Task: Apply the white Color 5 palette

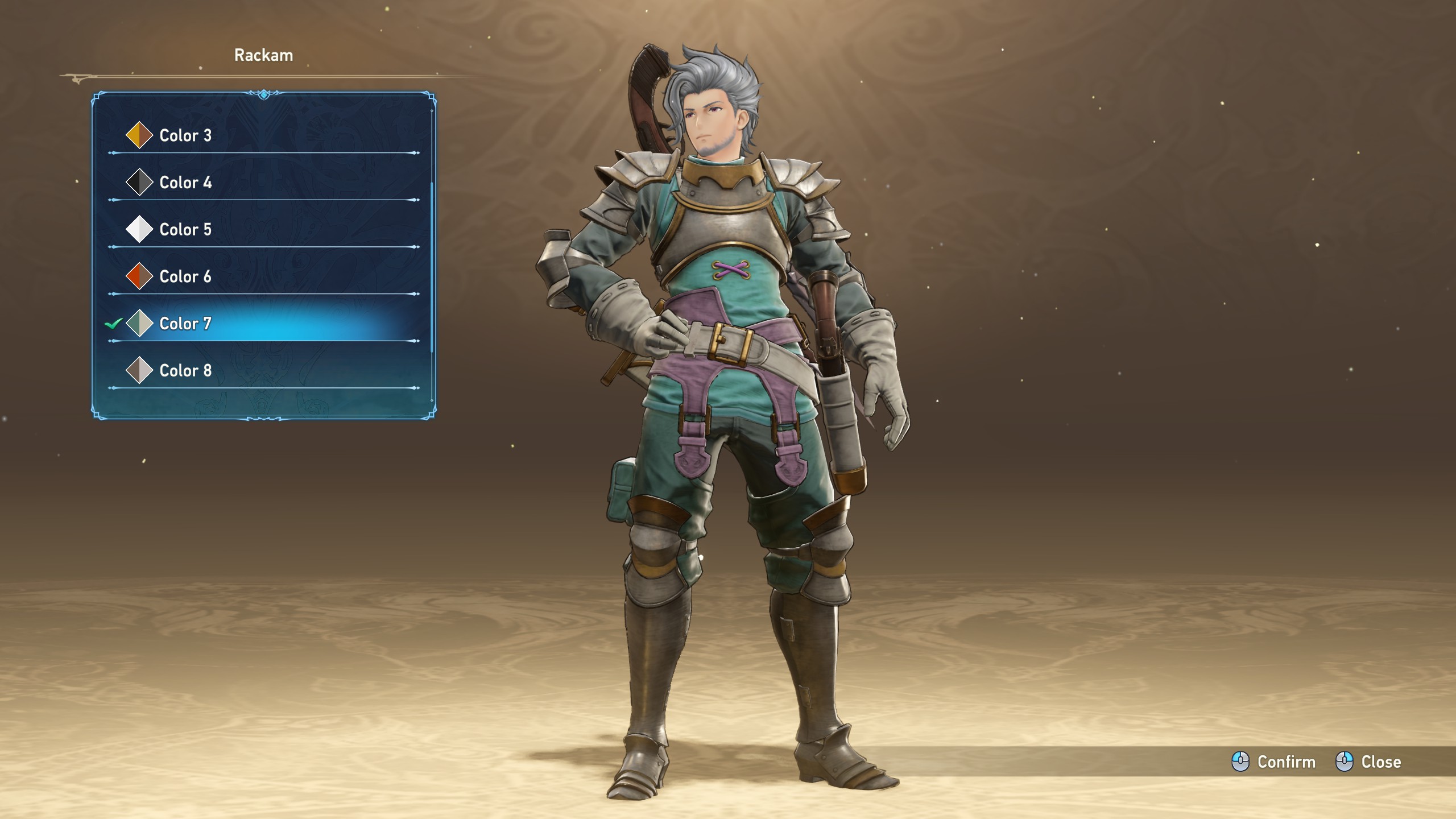Action: [x=185, y=230]
